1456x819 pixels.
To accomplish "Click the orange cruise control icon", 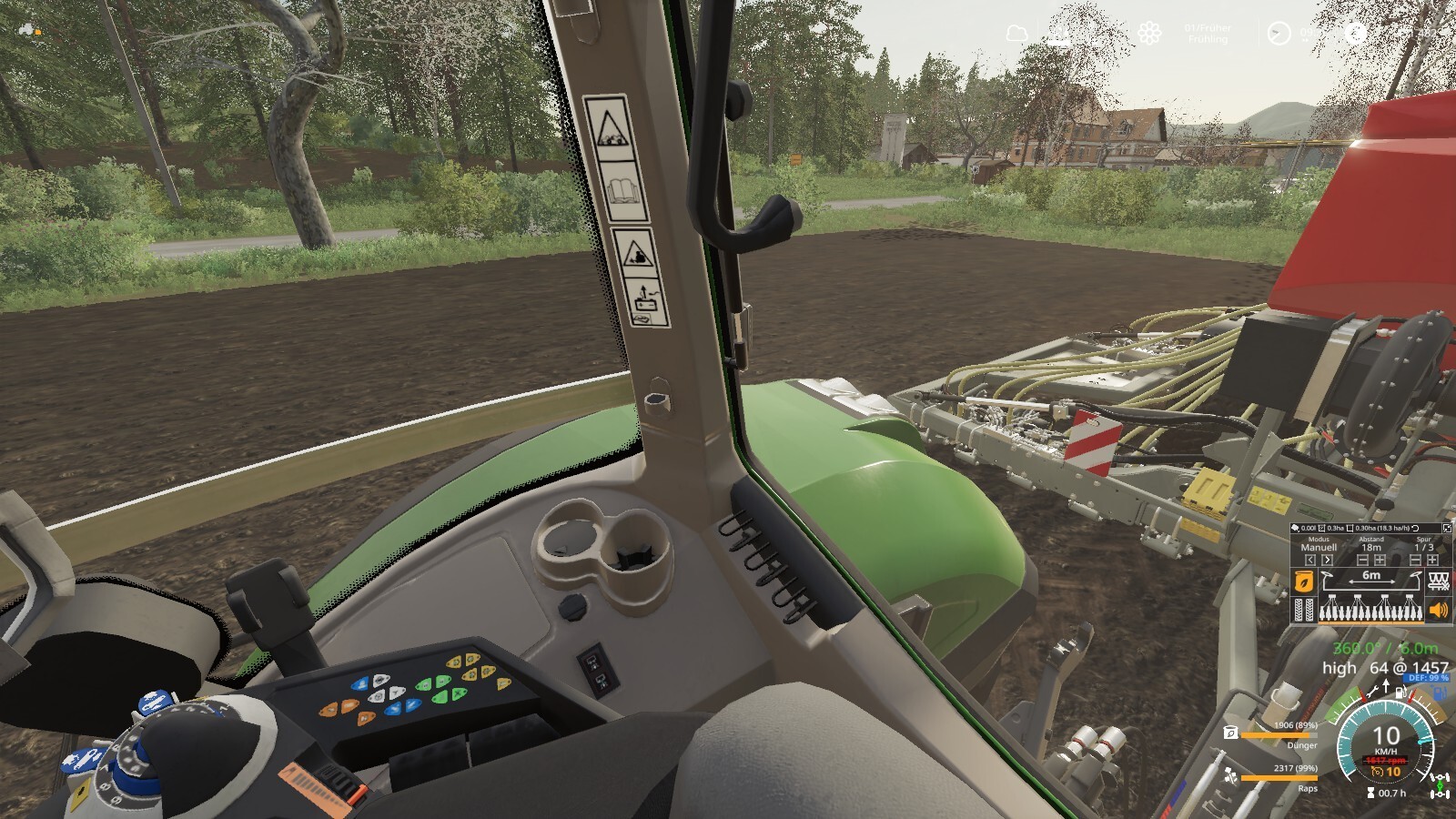I will (x=1378, y=772).
